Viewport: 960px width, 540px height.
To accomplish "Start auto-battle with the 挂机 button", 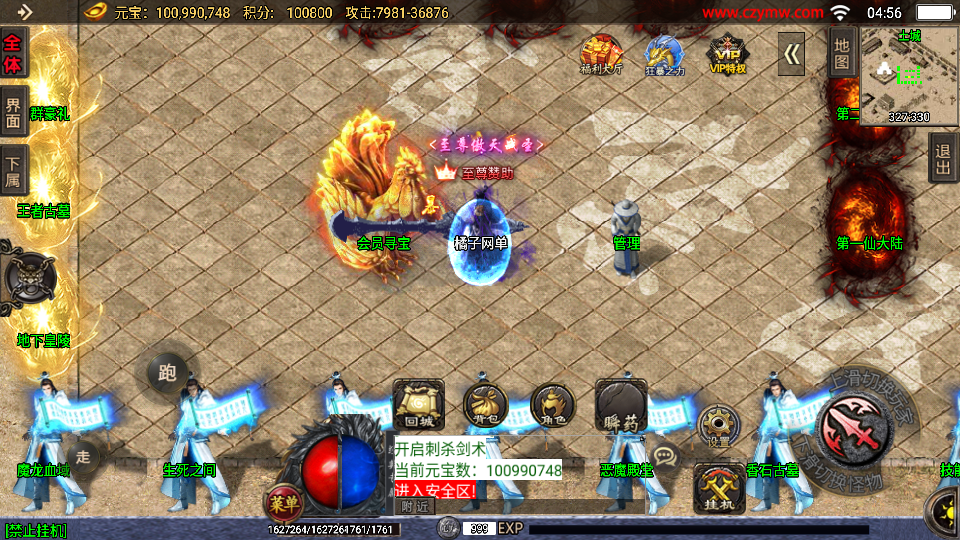I will (719, 489).
